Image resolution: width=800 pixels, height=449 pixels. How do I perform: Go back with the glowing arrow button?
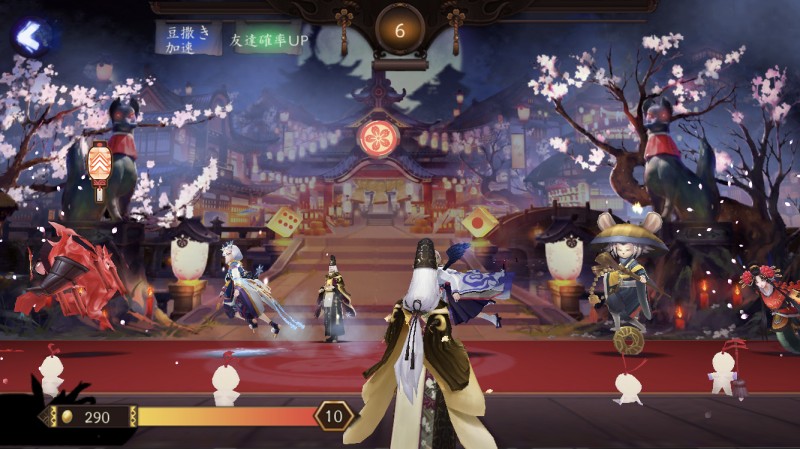tap(32, 37)
